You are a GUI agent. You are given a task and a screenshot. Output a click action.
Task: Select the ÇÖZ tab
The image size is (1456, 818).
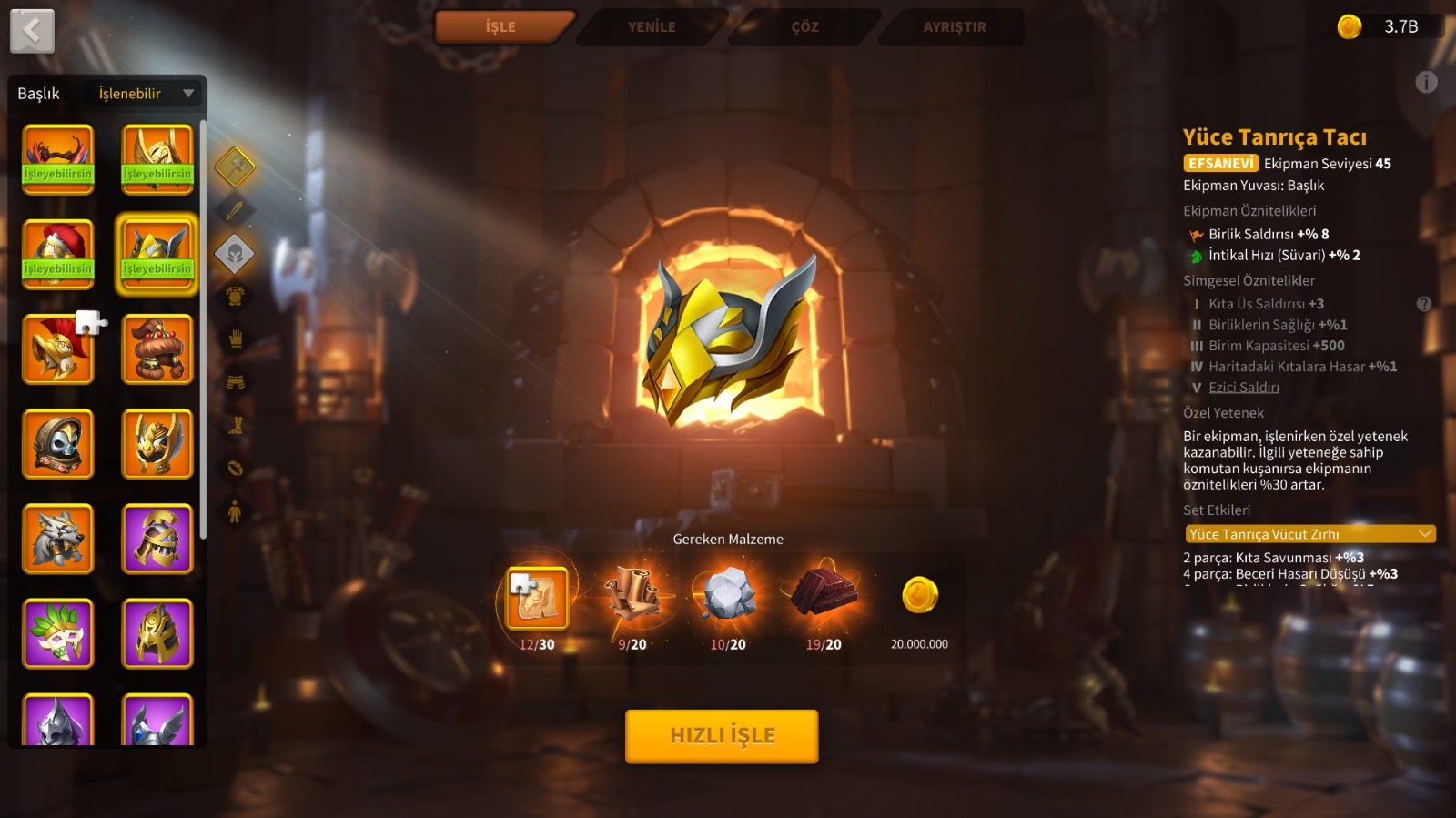[805, 27]
